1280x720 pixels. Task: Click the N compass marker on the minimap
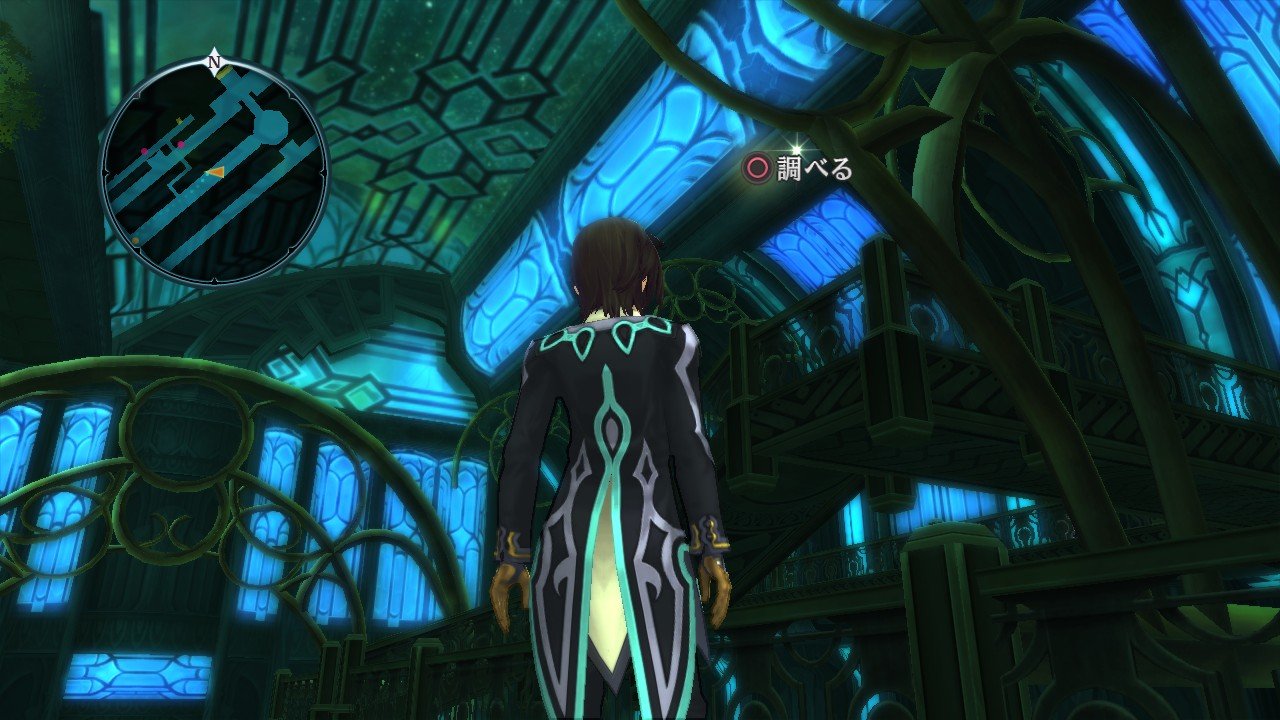tap(213, 62)
